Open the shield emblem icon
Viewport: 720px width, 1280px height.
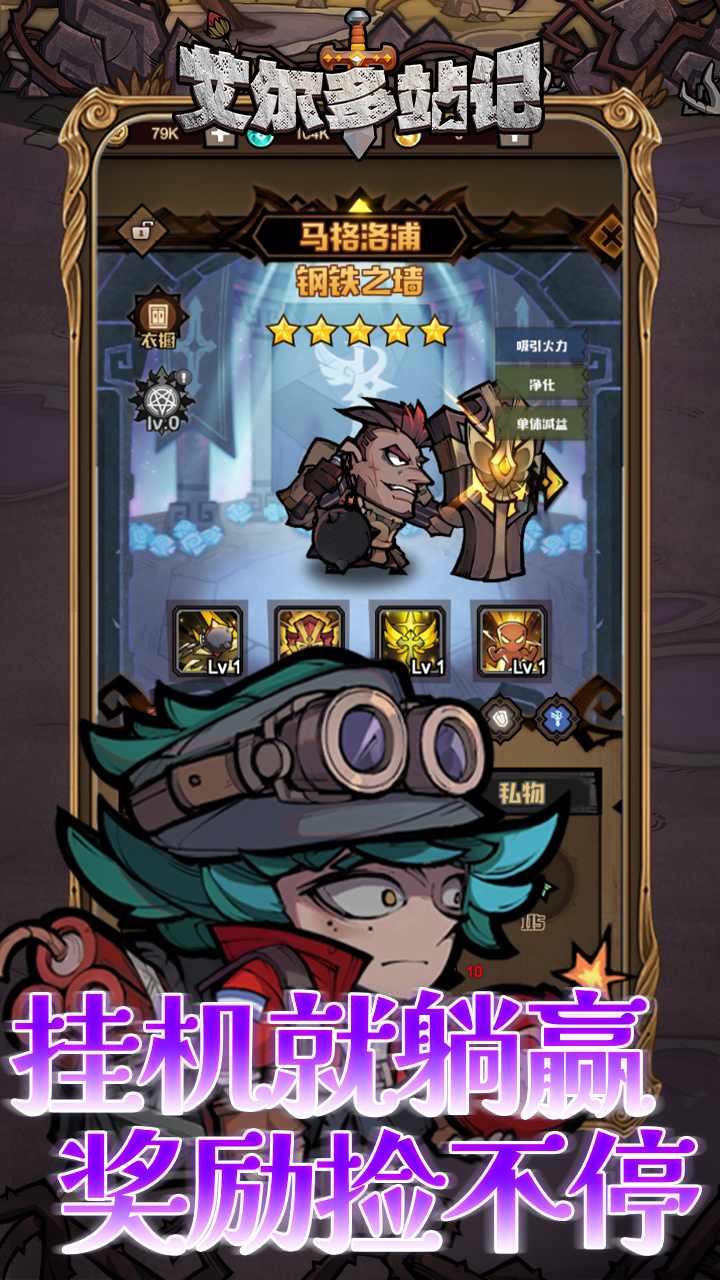501,716
